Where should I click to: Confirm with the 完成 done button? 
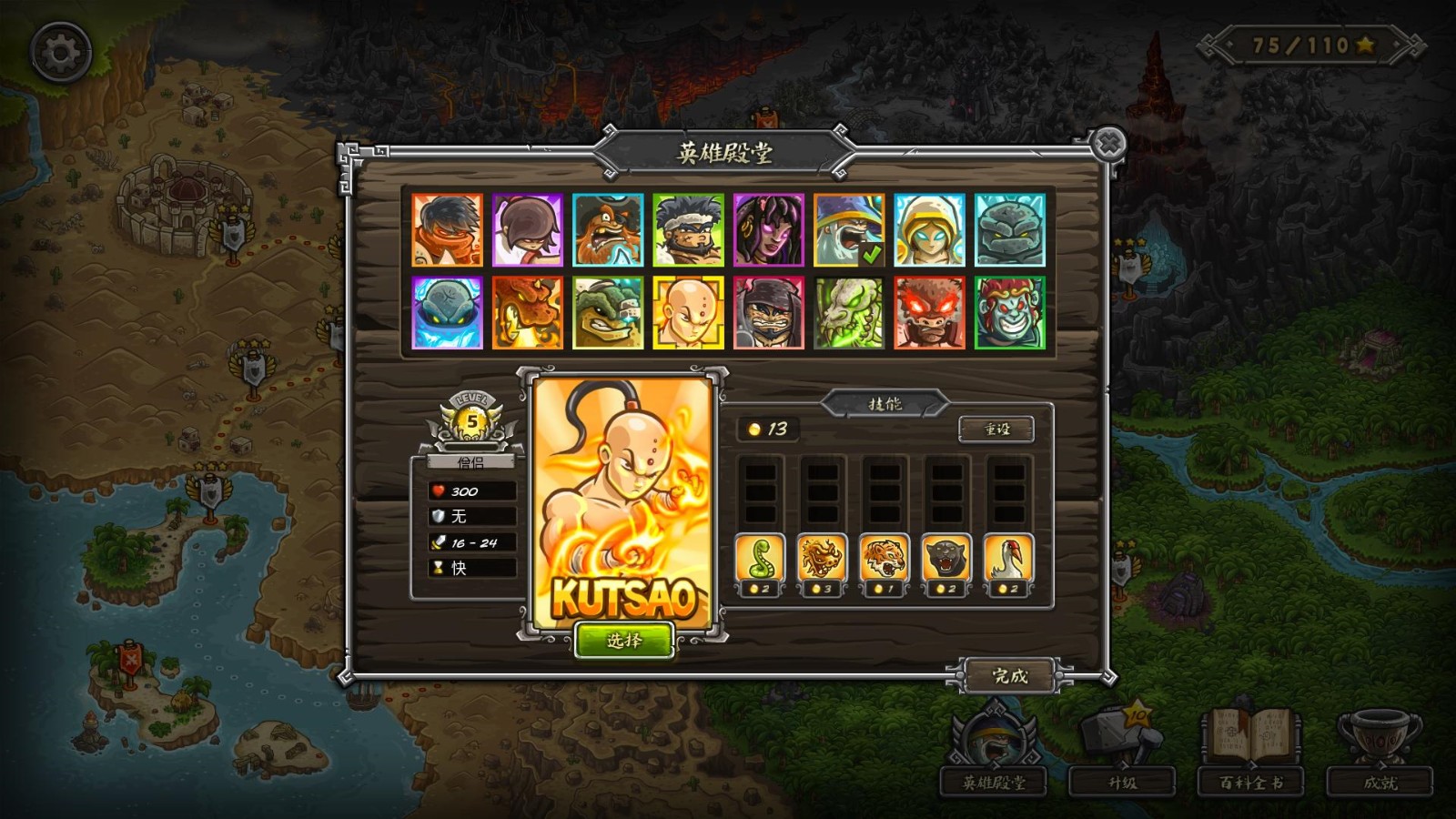point(1009,676)
